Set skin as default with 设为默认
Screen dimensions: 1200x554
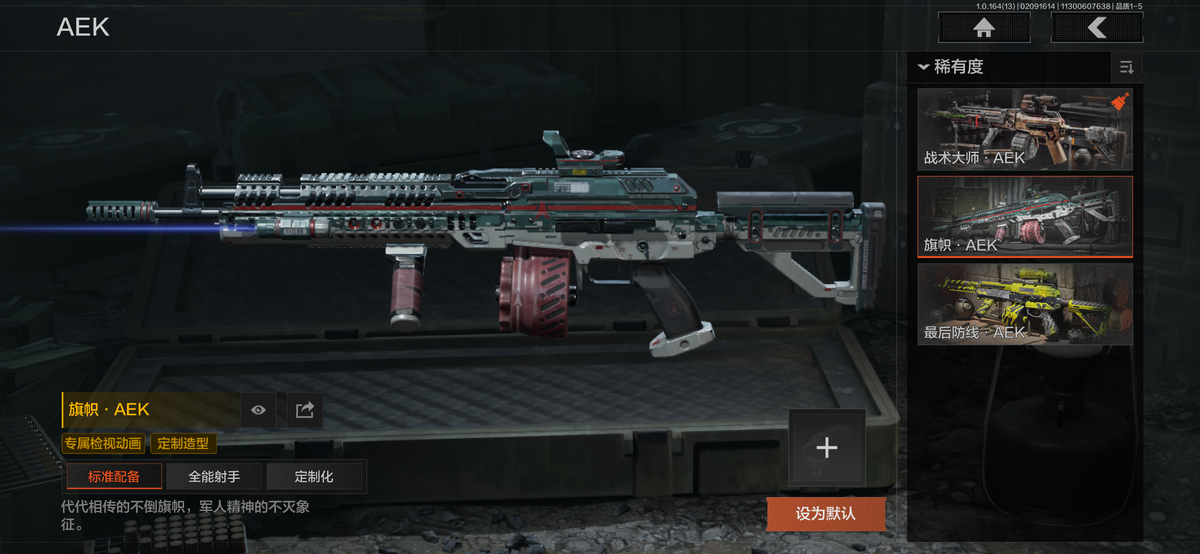click(826, 514)
